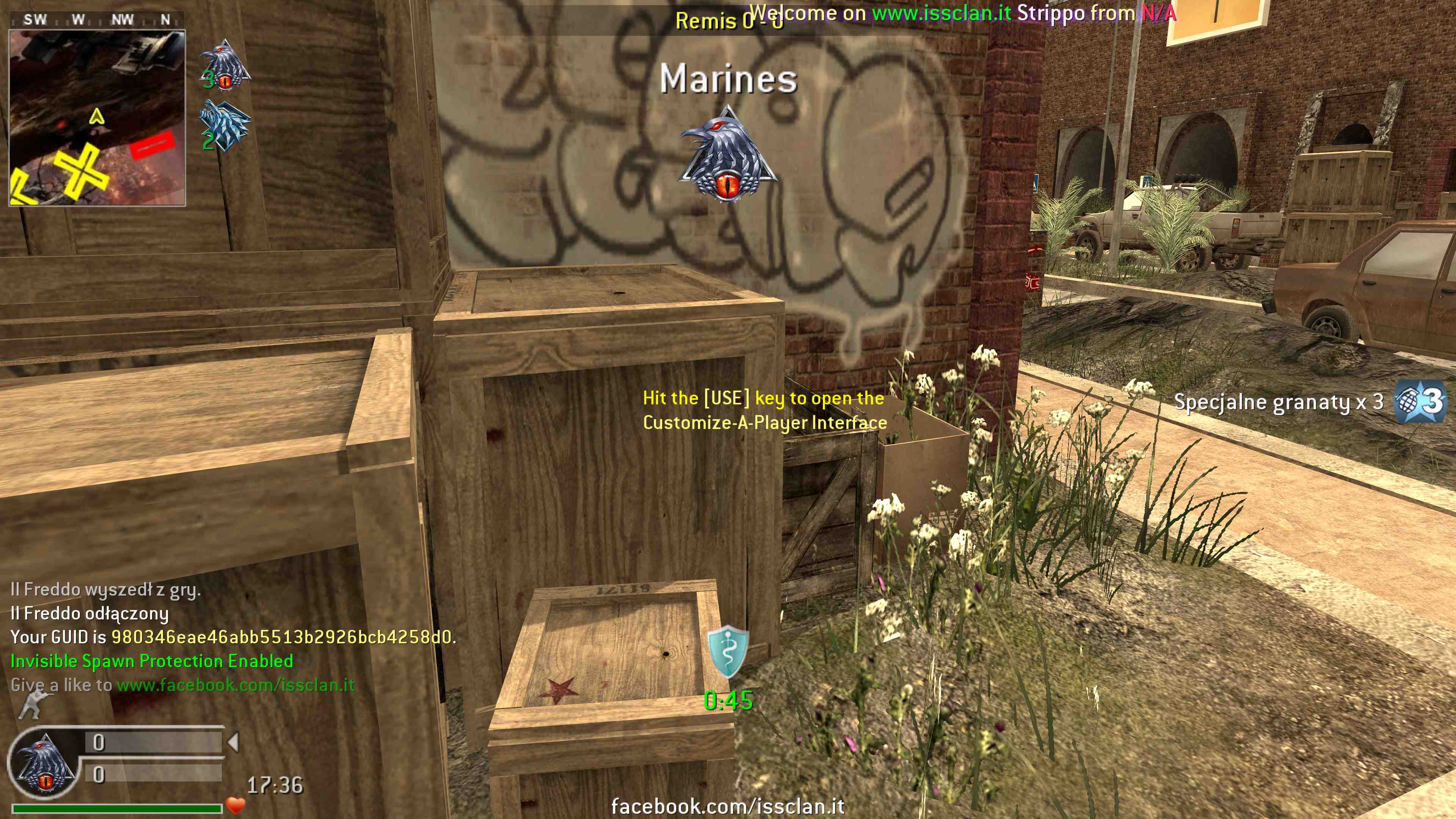Screen dimensions: 1456x819
Task: Click the compass direction strip
Action: pyautogui.click(x=97, y=20)
